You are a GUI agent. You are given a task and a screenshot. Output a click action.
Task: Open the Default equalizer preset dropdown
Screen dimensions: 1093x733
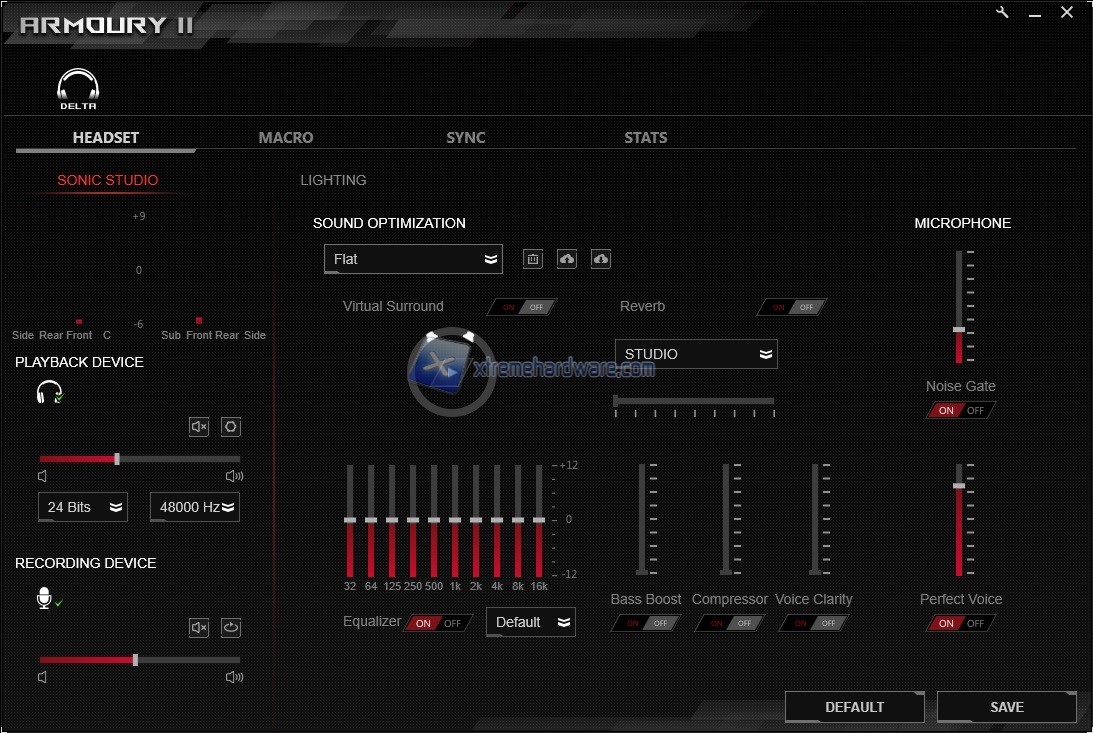(x=531, y=622)
